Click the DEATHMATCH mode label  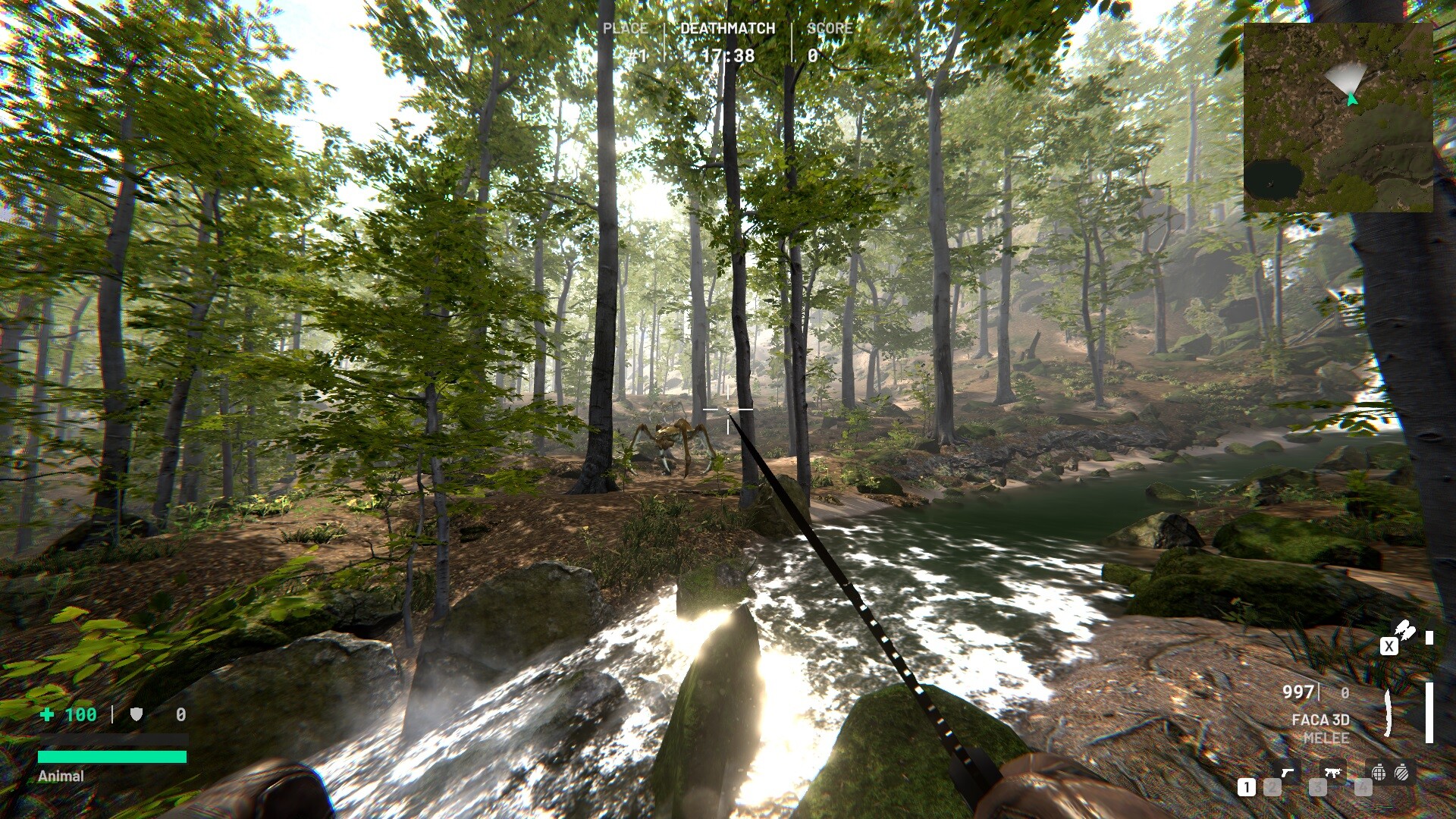727,29
